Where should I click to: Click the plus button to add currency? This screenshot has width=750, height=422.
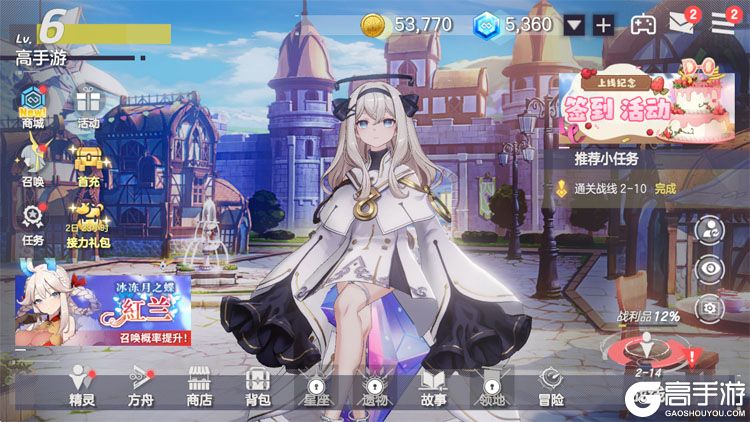(603, 25)
